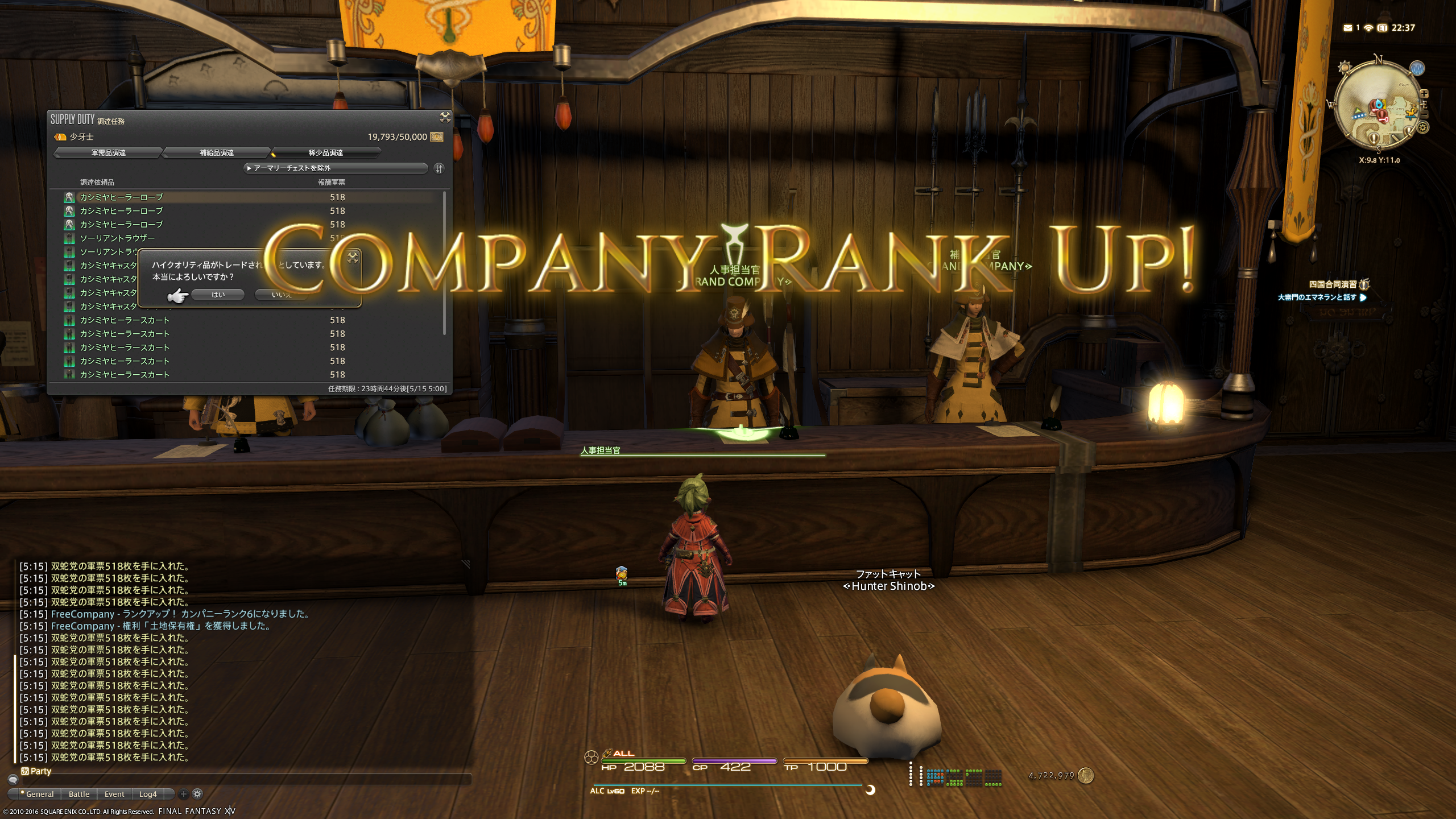The width and height of the screenshot is (1456, 819).
Task: Open minimap settings gear
Action: [1423, 127]
